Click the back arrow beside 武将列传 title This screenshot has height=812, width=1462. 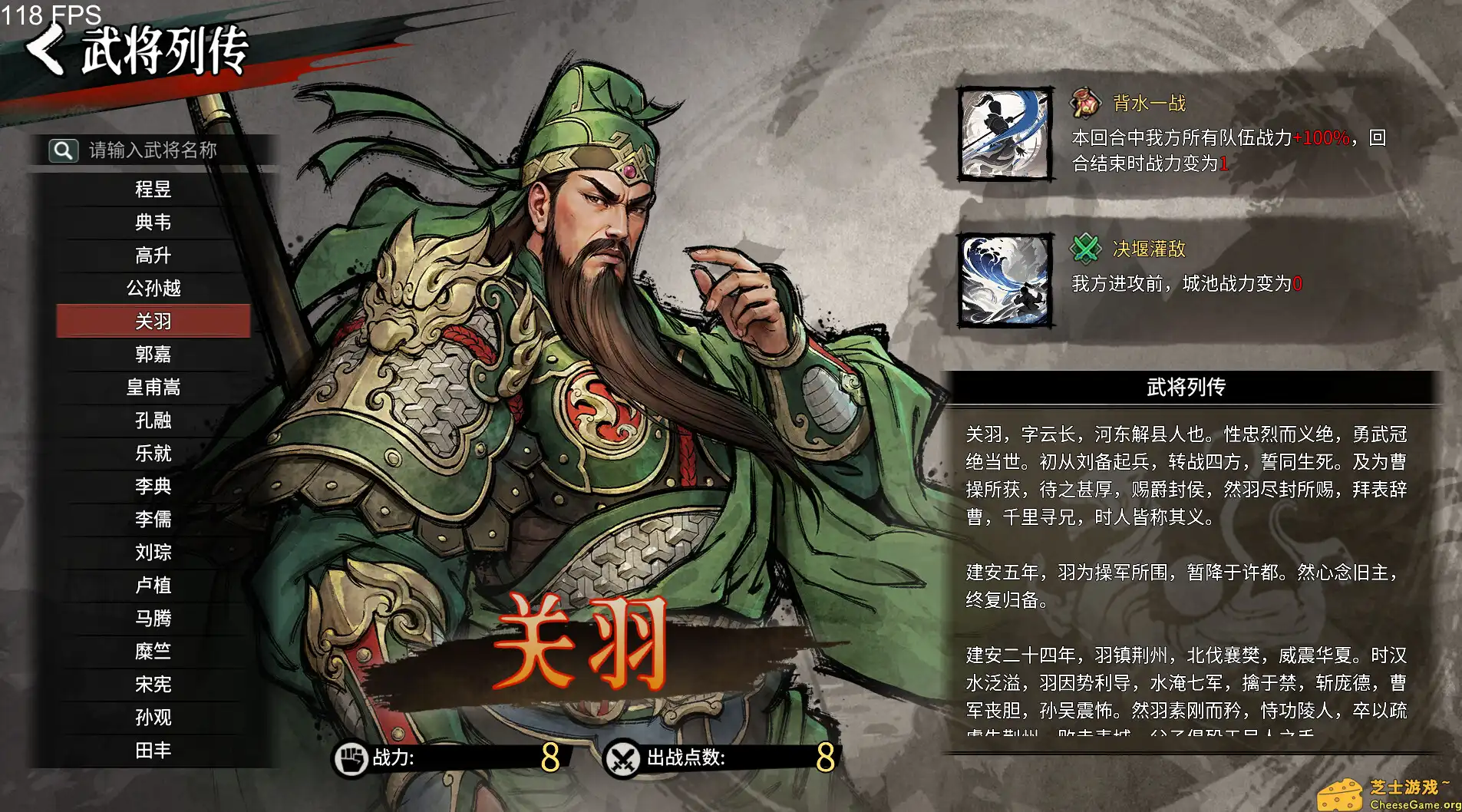click(x=45, y=51)
